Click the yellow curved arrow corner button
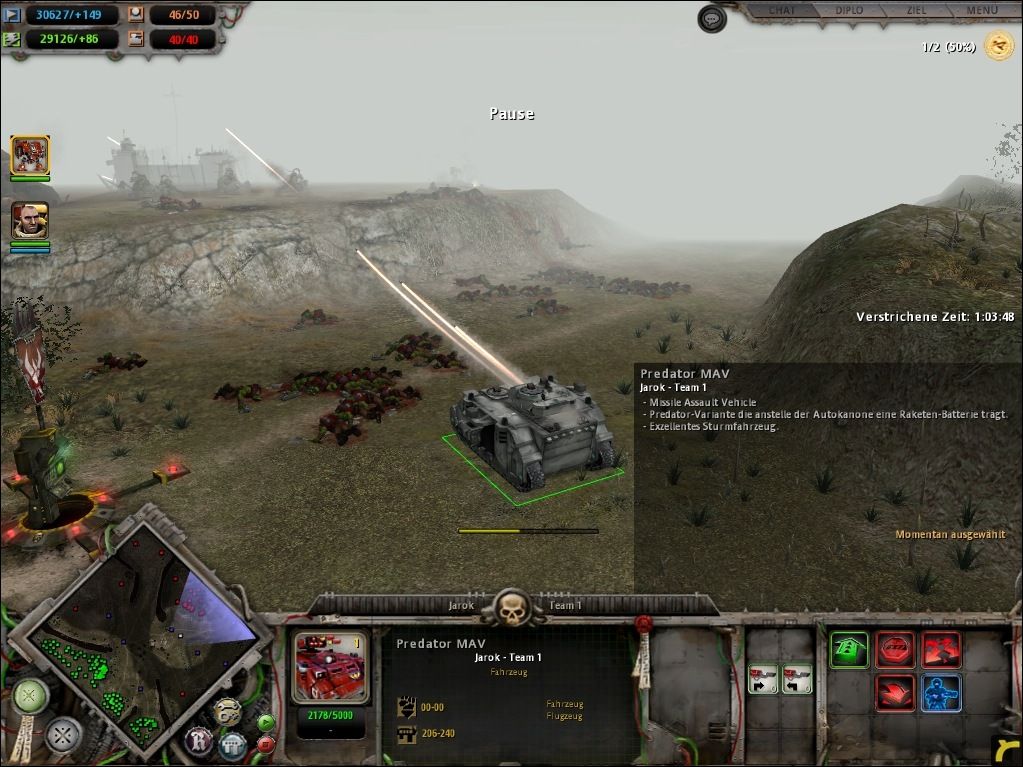This screenshot has width=1023, height=767. pos(1006,749)
